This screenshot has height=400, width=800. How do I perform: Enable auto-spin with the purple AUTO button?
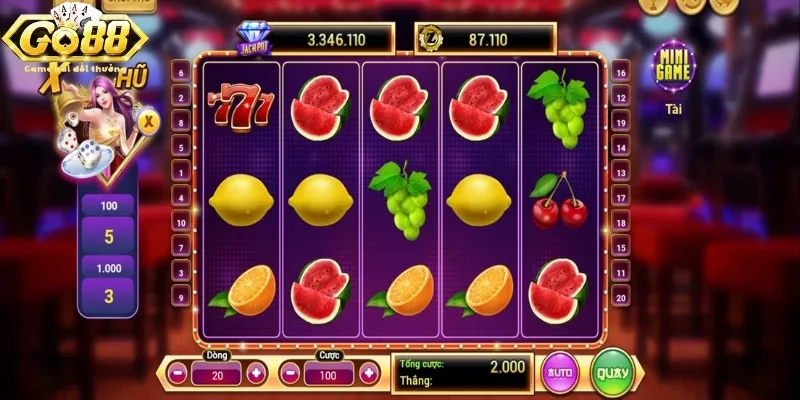560,374
